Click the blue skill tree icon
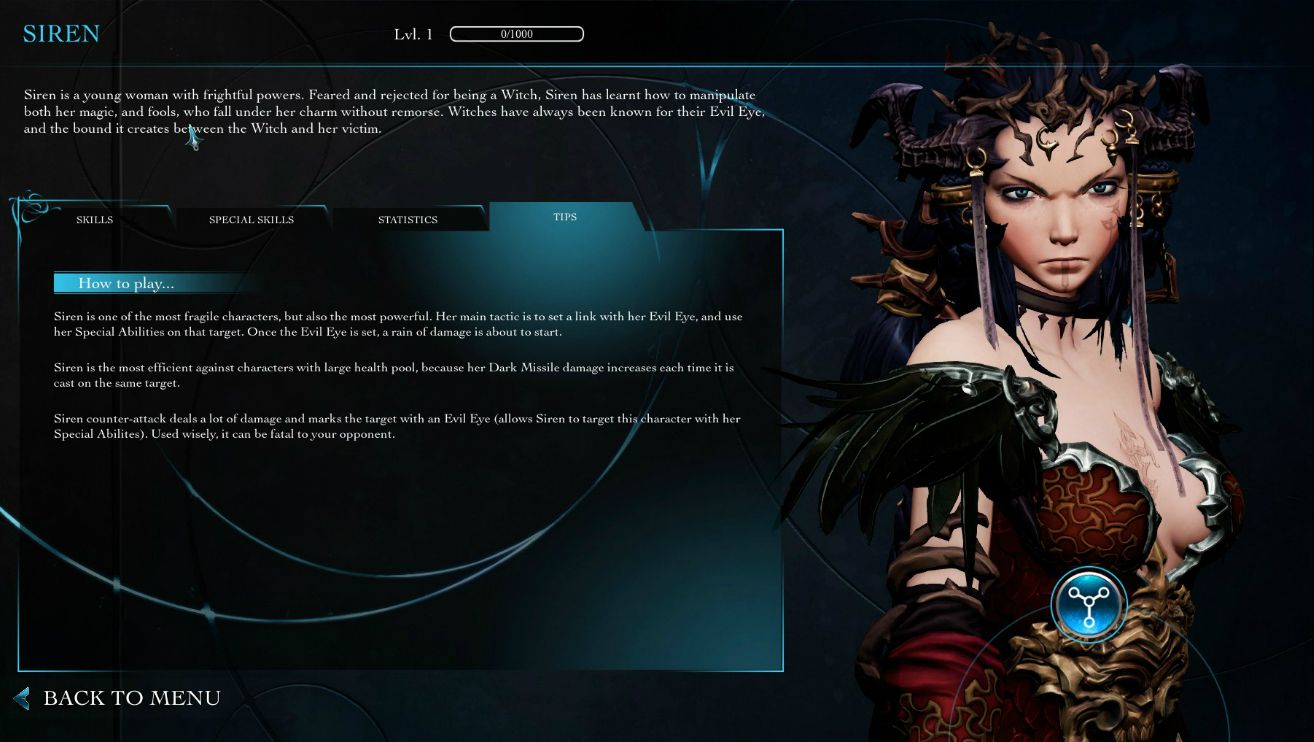The image size is (1314, 742). coord(1089,604)
